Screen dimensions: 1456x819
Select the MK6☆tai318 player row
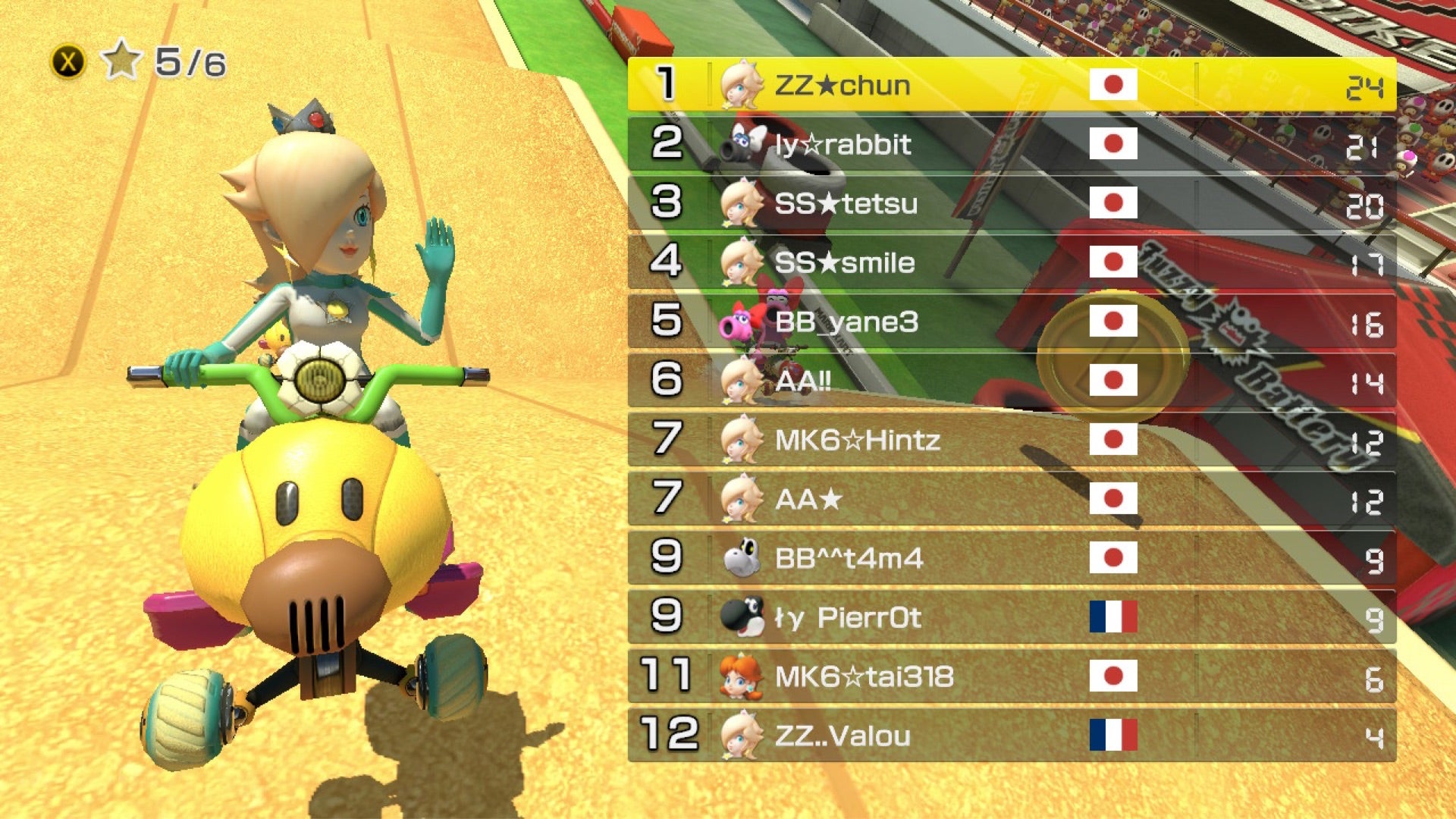1012,676
